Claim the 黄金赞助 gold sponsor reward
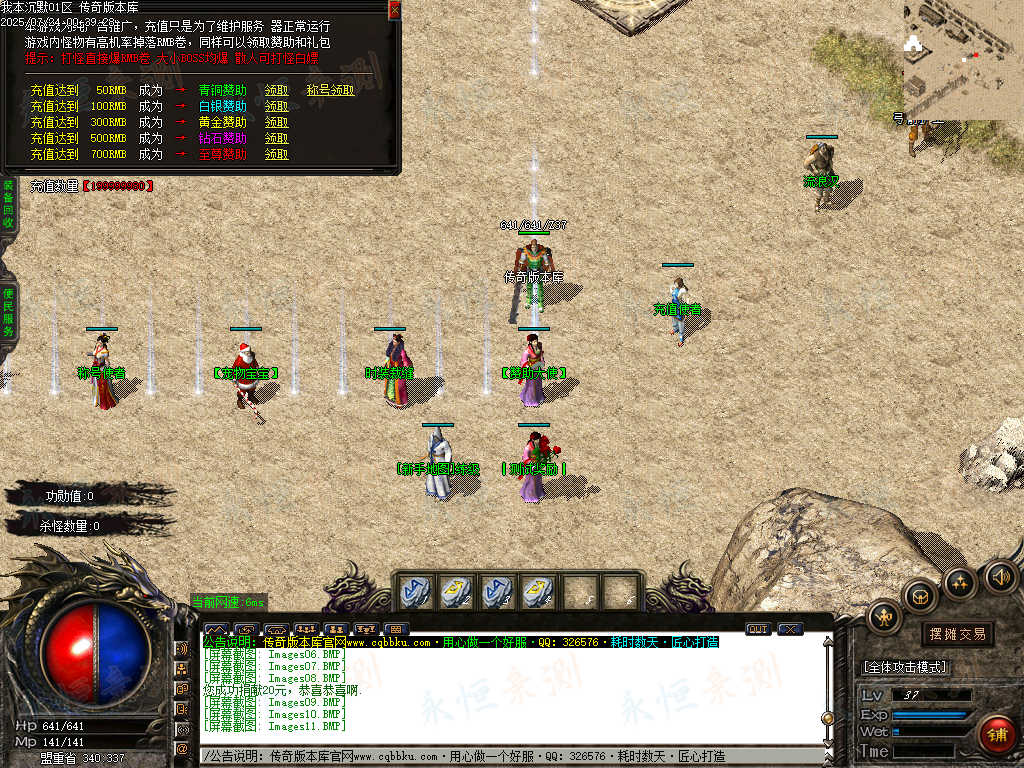This screenshot has height=768, width=1024. pos(276,122)
